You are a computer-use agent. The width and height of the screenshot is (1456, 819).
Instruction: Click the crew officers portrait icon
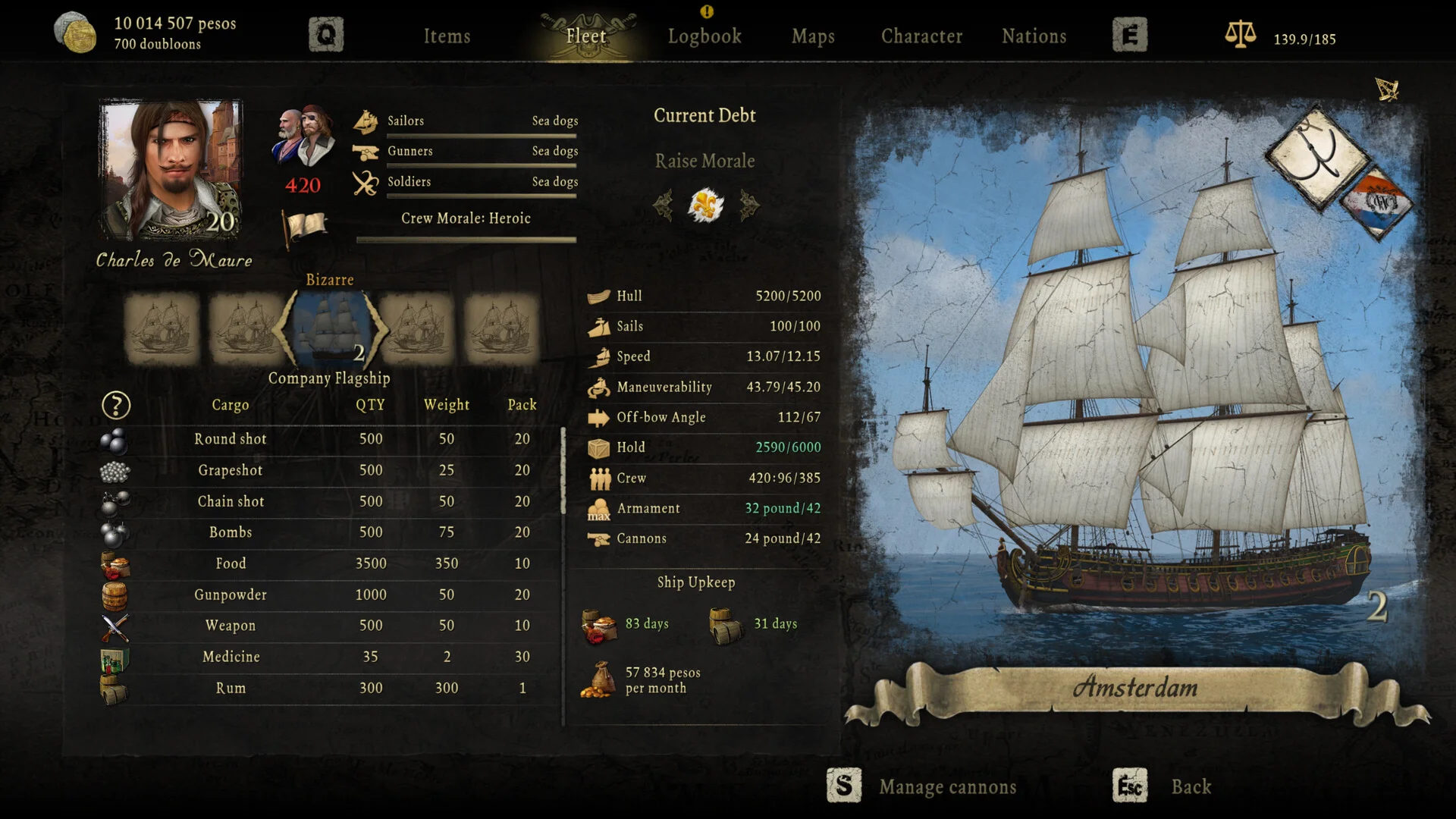click(303, 136)
